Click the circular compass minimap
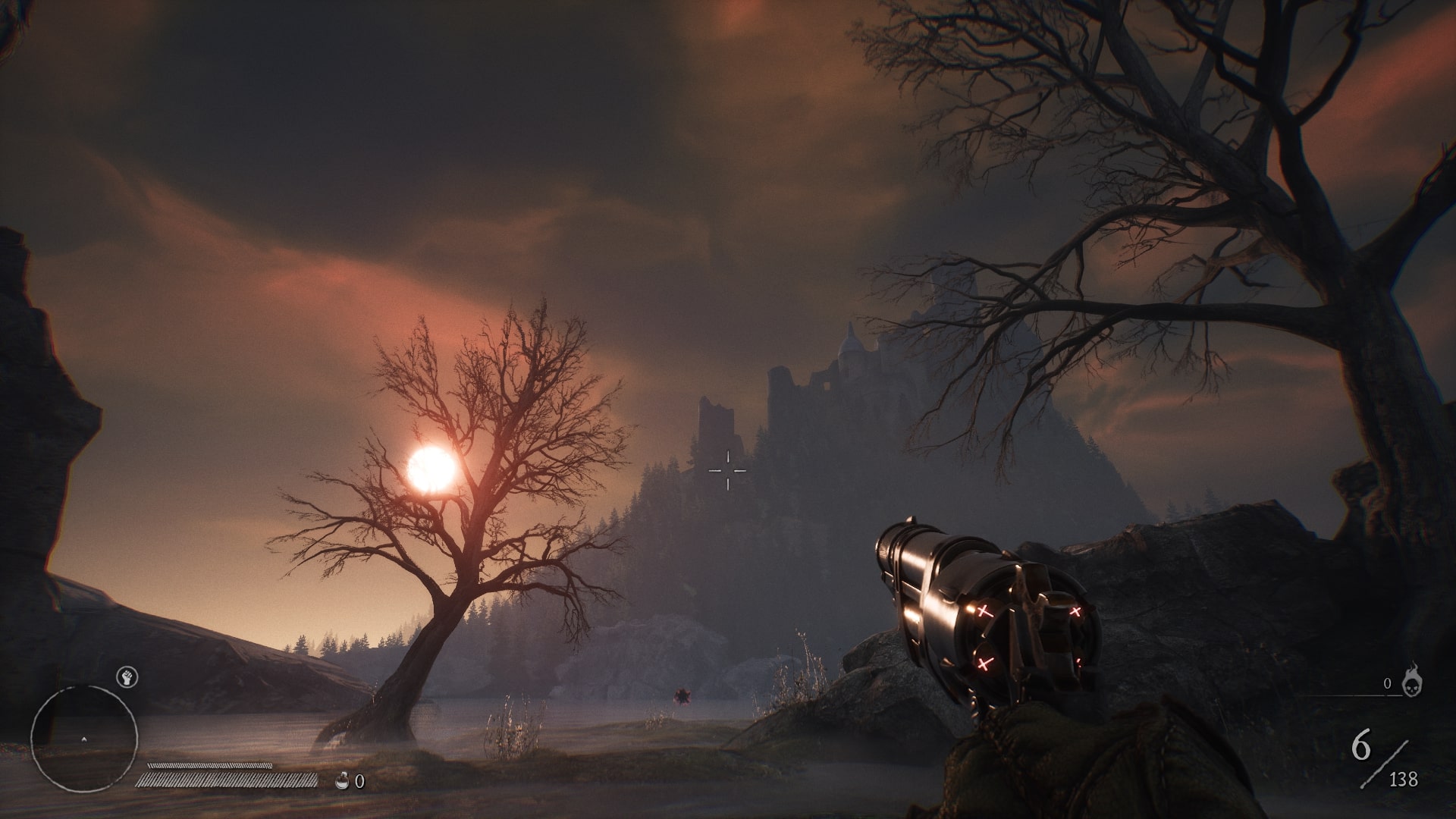This screenshot has width=1456, height=819. (84, 738)
